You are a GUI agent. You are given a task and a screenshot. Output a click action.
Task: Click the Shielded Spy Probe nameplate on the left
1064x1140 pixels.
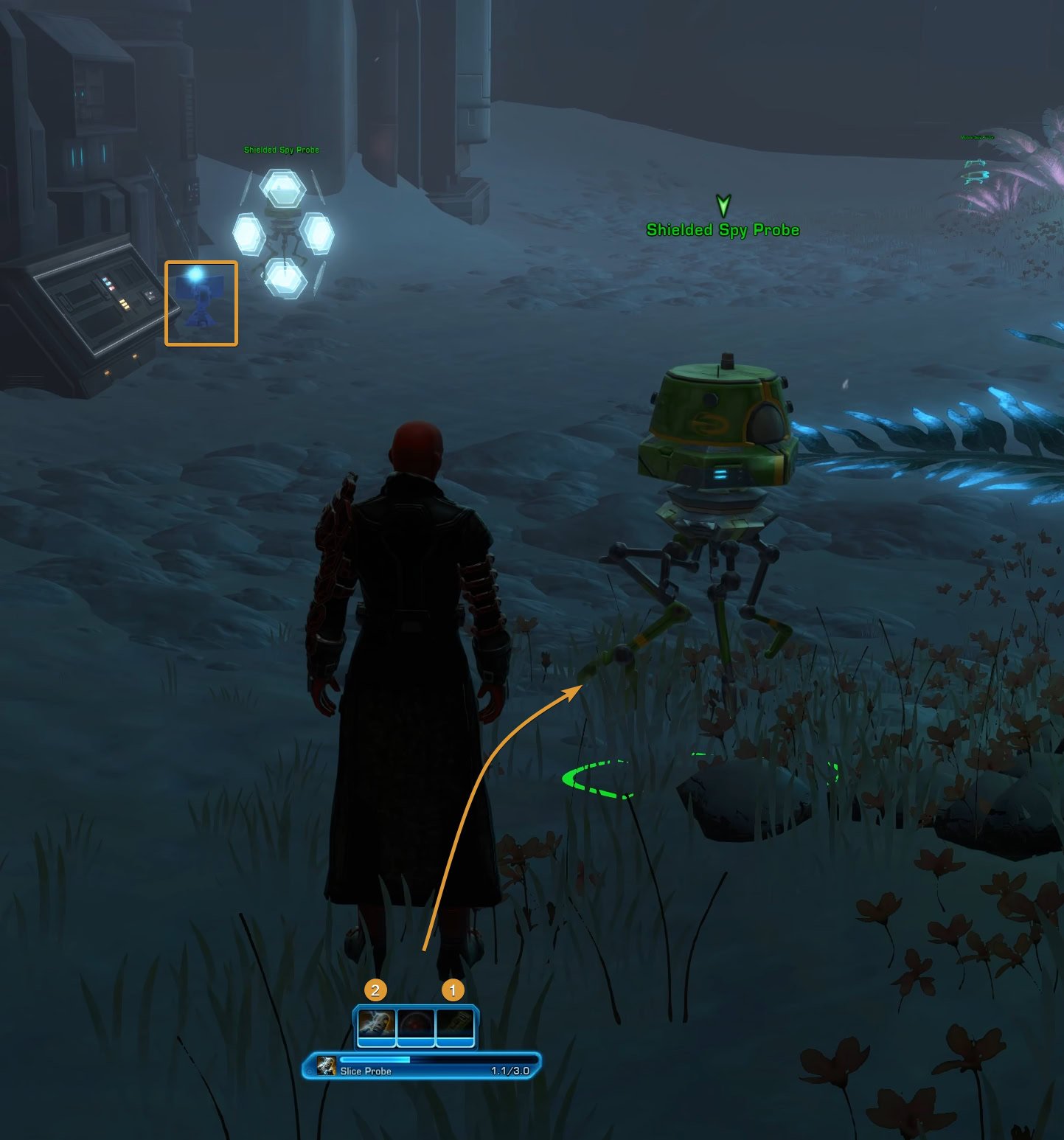click(x=280, y=150)
